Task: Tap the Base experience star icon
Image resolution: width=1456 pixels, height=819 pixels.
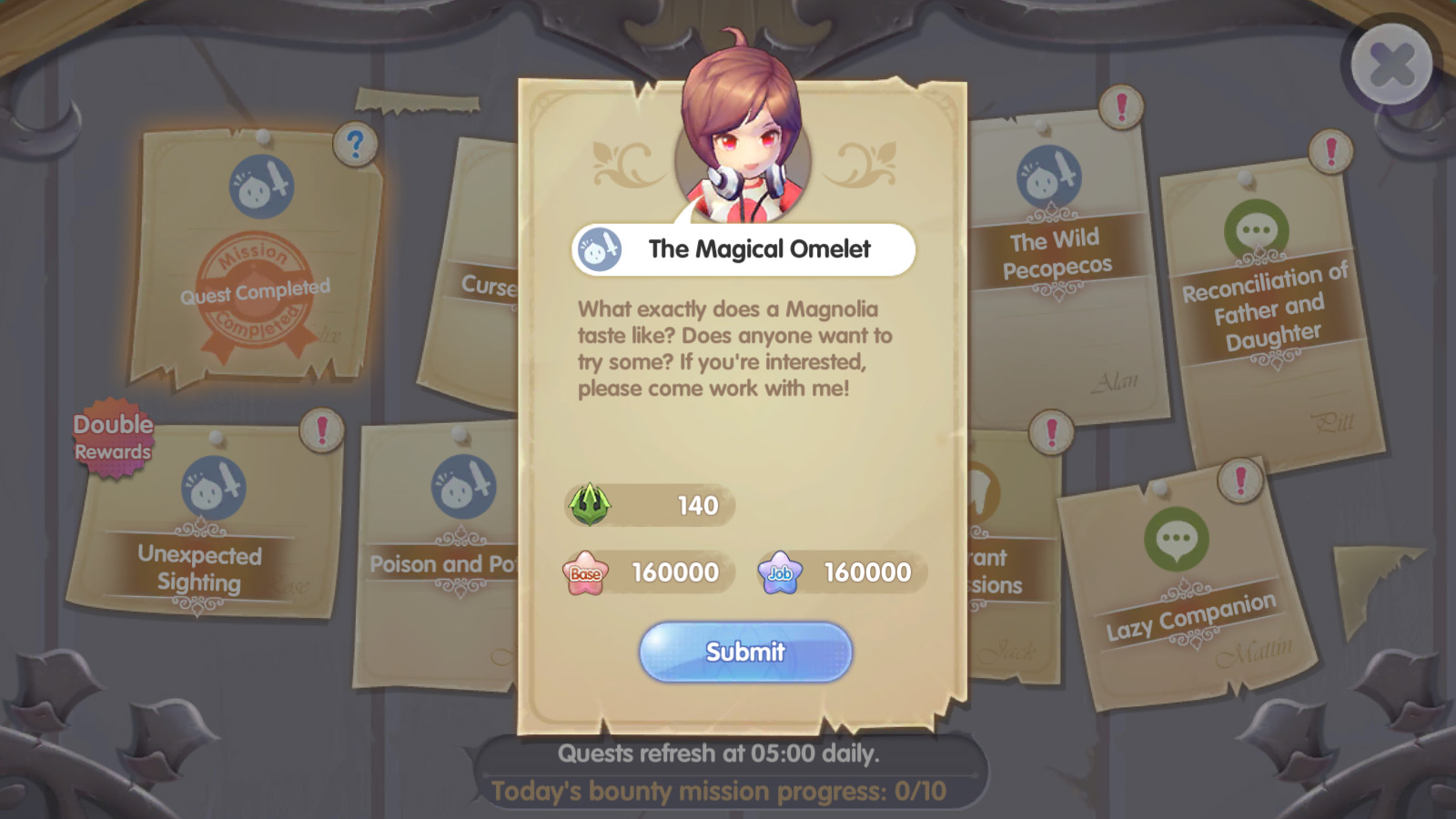Action: [x=585, y=572]
